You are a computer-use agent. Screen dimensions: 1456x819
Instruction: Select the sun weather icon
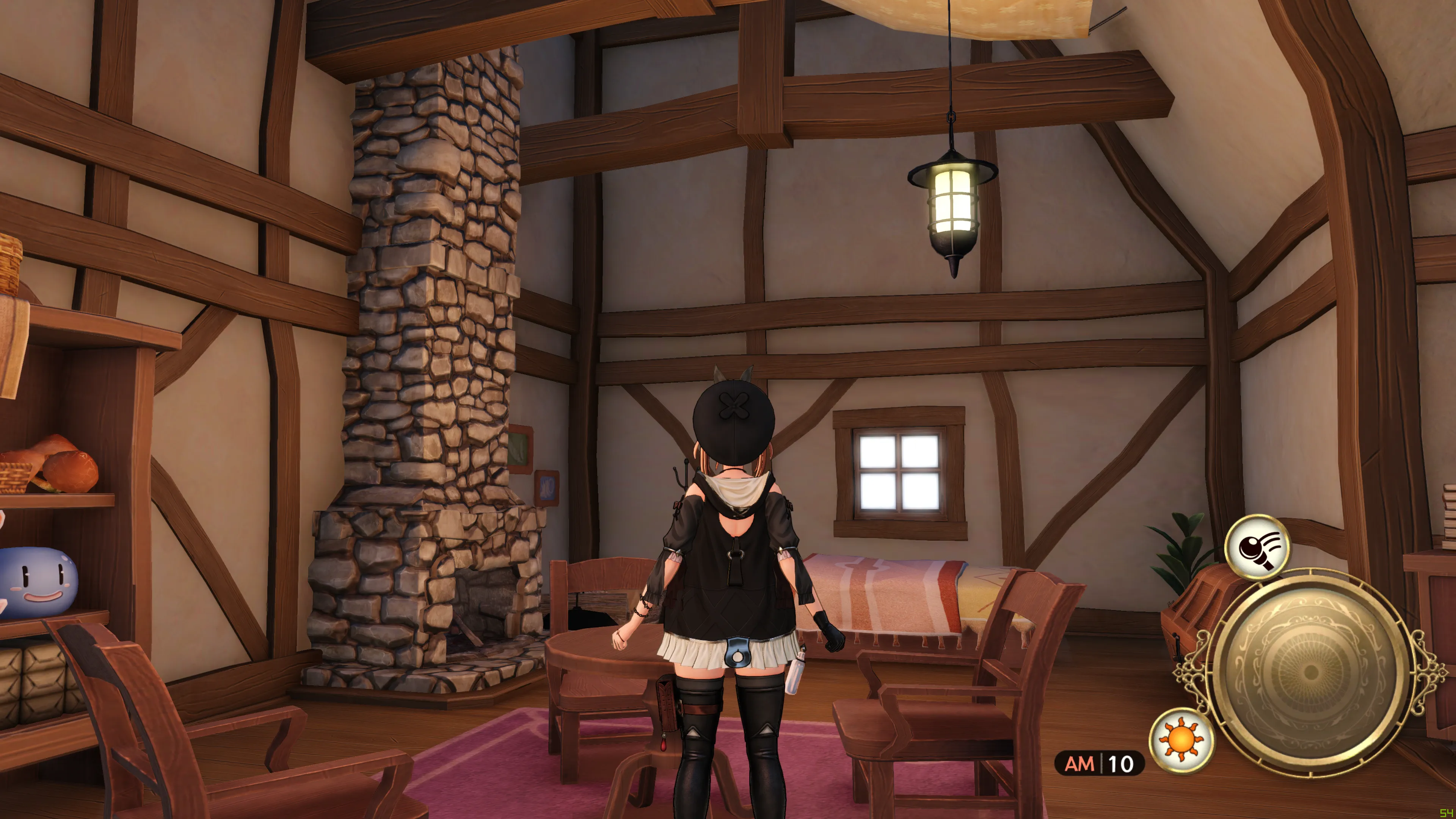[1181, 740]
